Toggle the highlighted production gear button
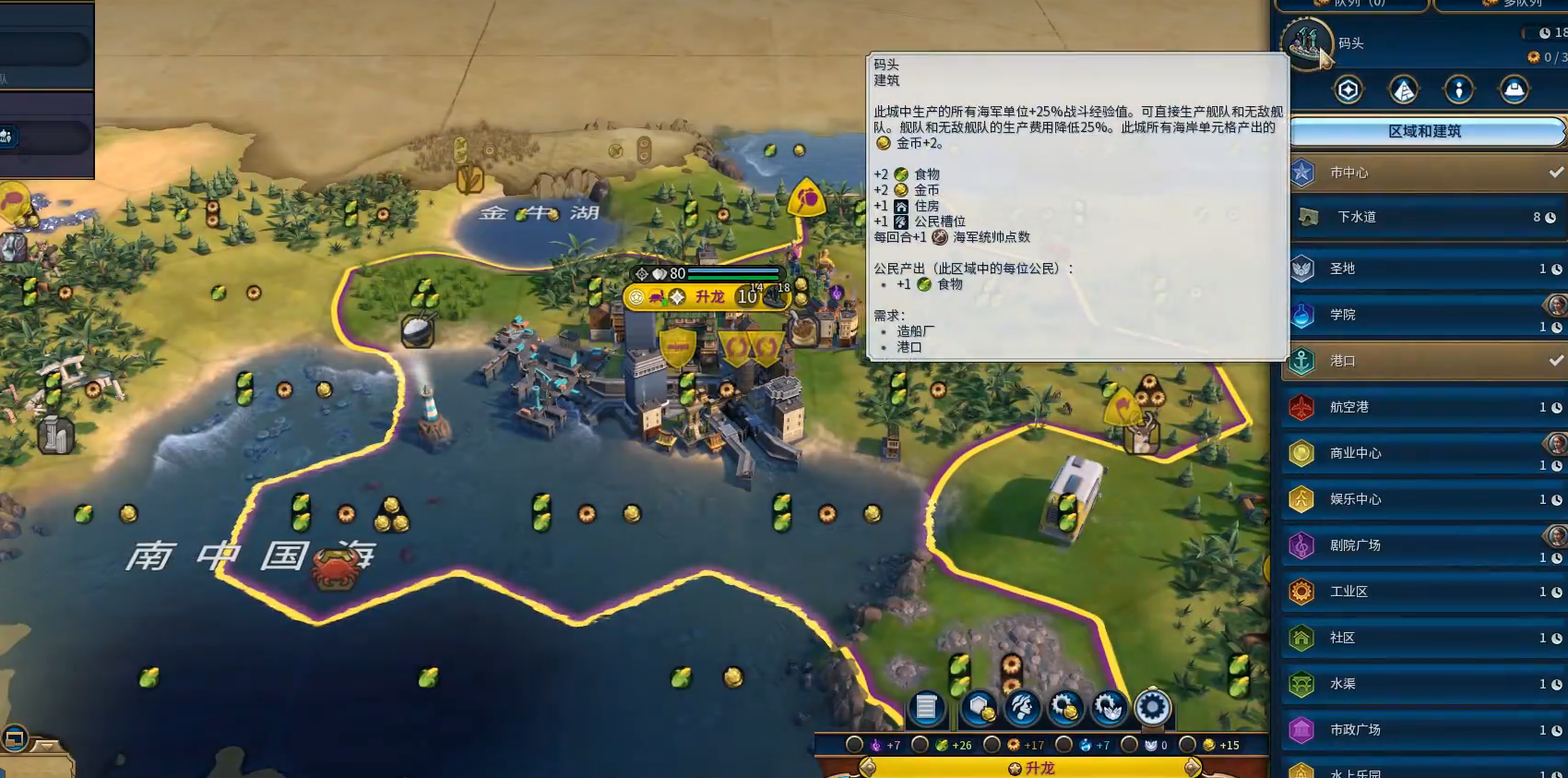Image resolution: width=1568 pixels, height=778 pixels. (1152, 708)
